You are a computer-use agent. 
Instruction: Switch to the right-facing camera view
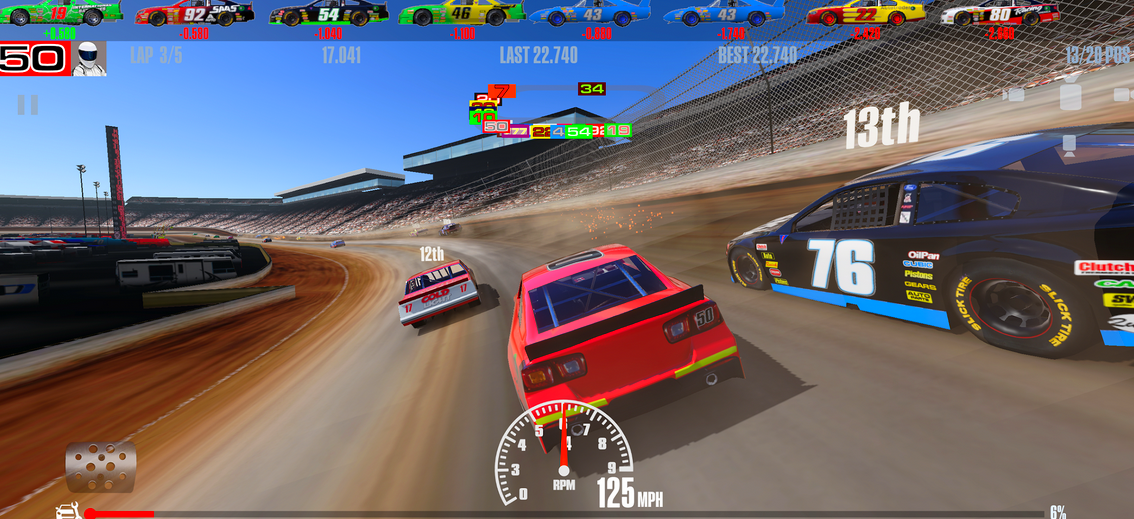1123,95
